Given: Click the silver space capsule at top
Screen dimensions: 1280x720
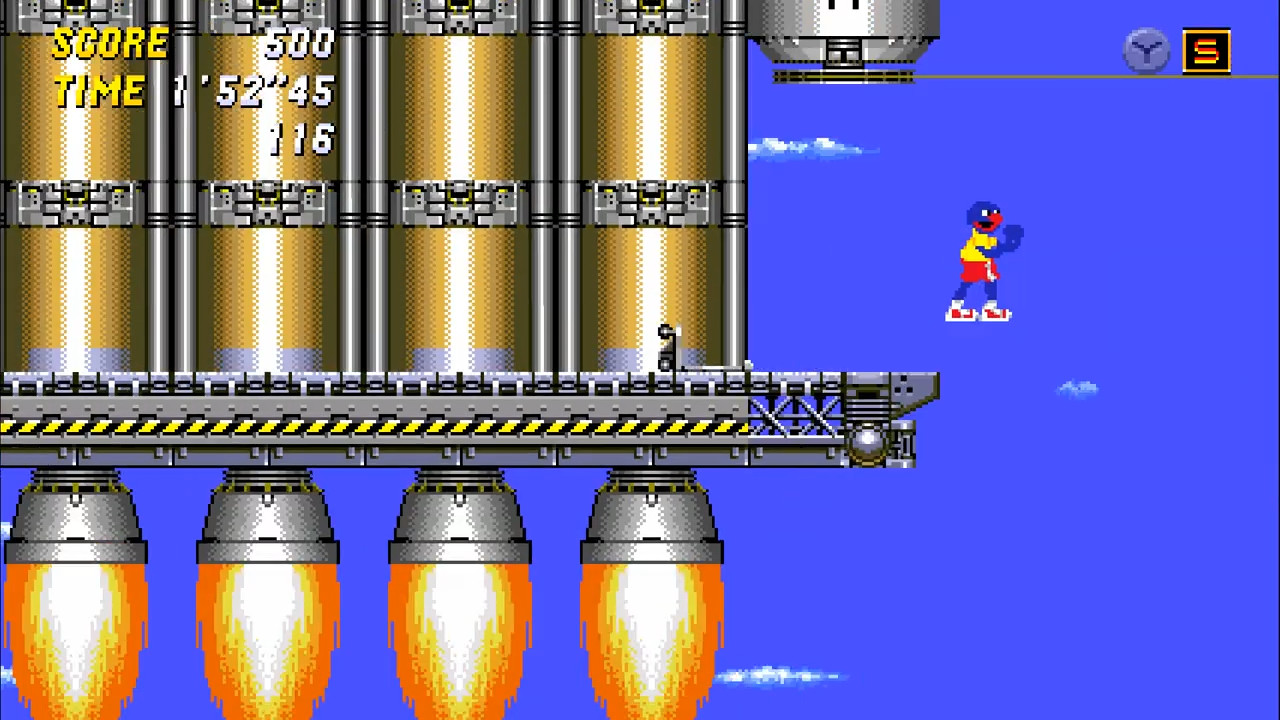Looking at the screenshot, I should [x=850, y=30].
